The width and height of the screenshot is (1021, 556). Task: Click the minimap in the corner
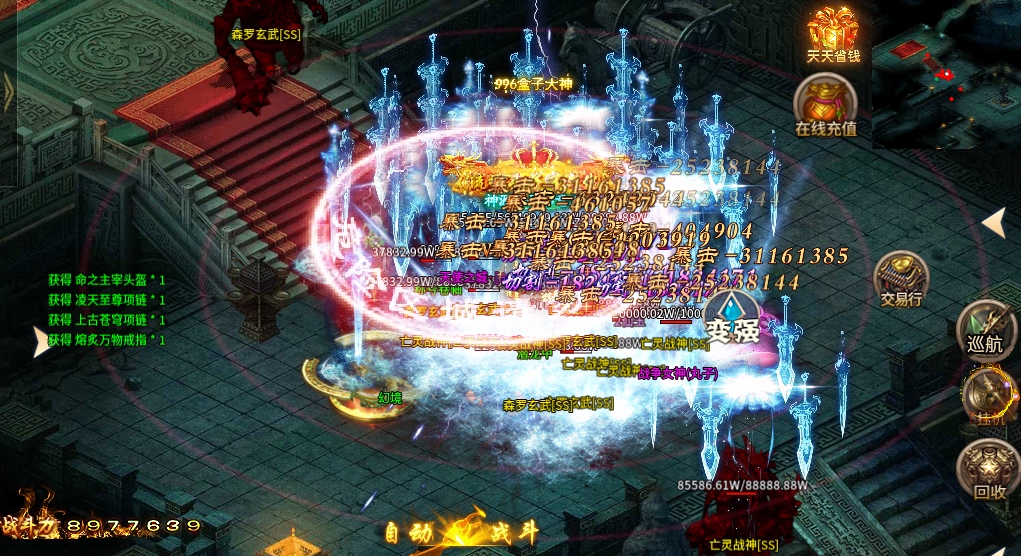pos(946,74)
